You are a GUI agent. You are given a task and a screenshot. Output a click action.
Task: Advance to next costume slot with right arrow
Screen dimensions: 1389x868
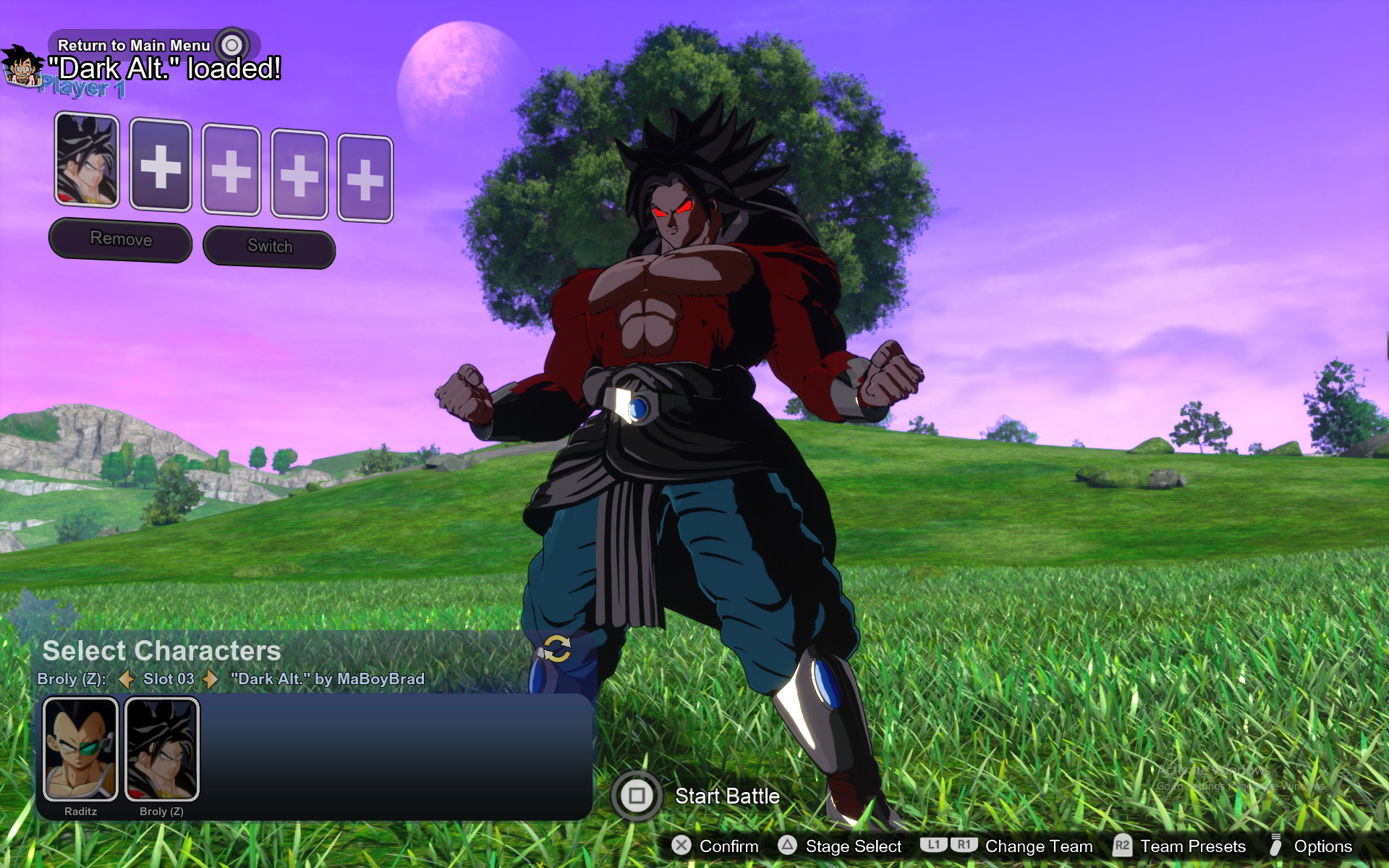[210, 680]
